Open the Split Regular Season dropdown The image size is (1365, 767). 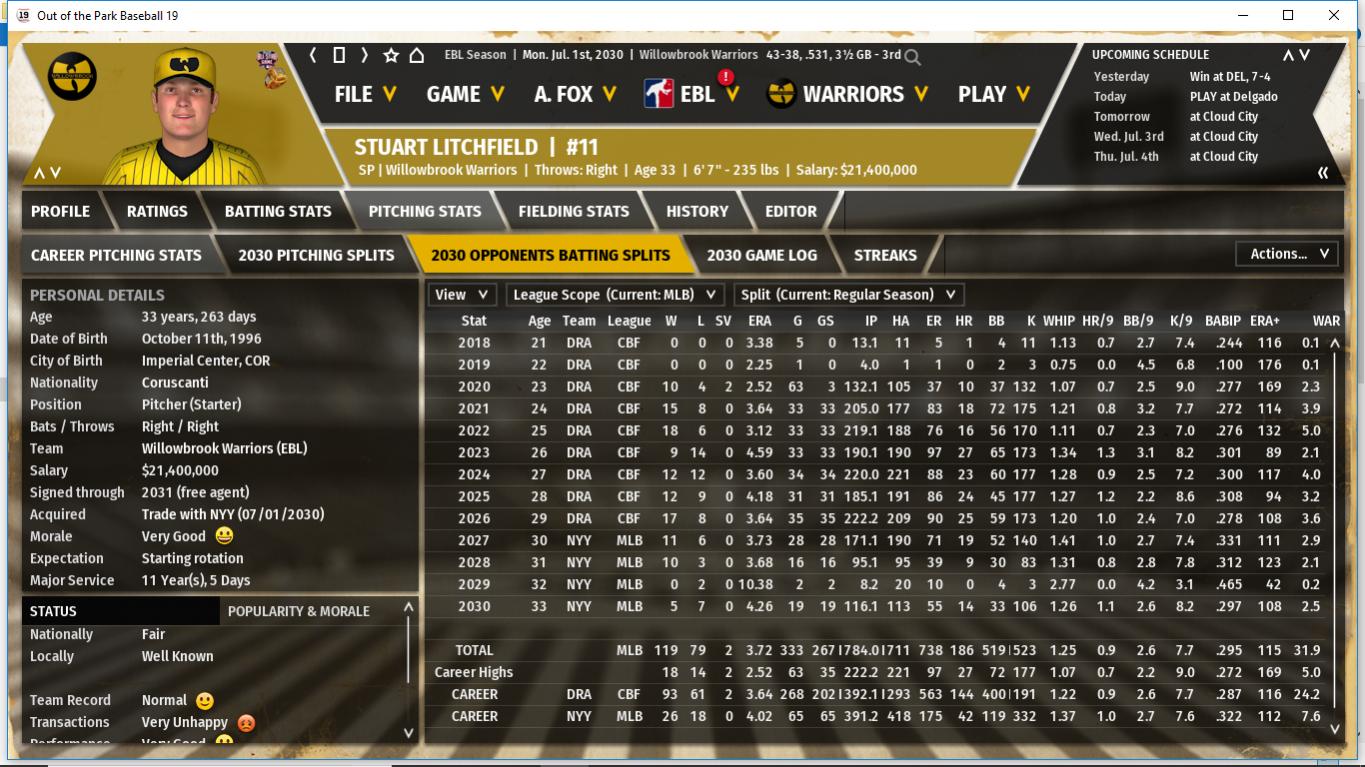coord(848,295)
